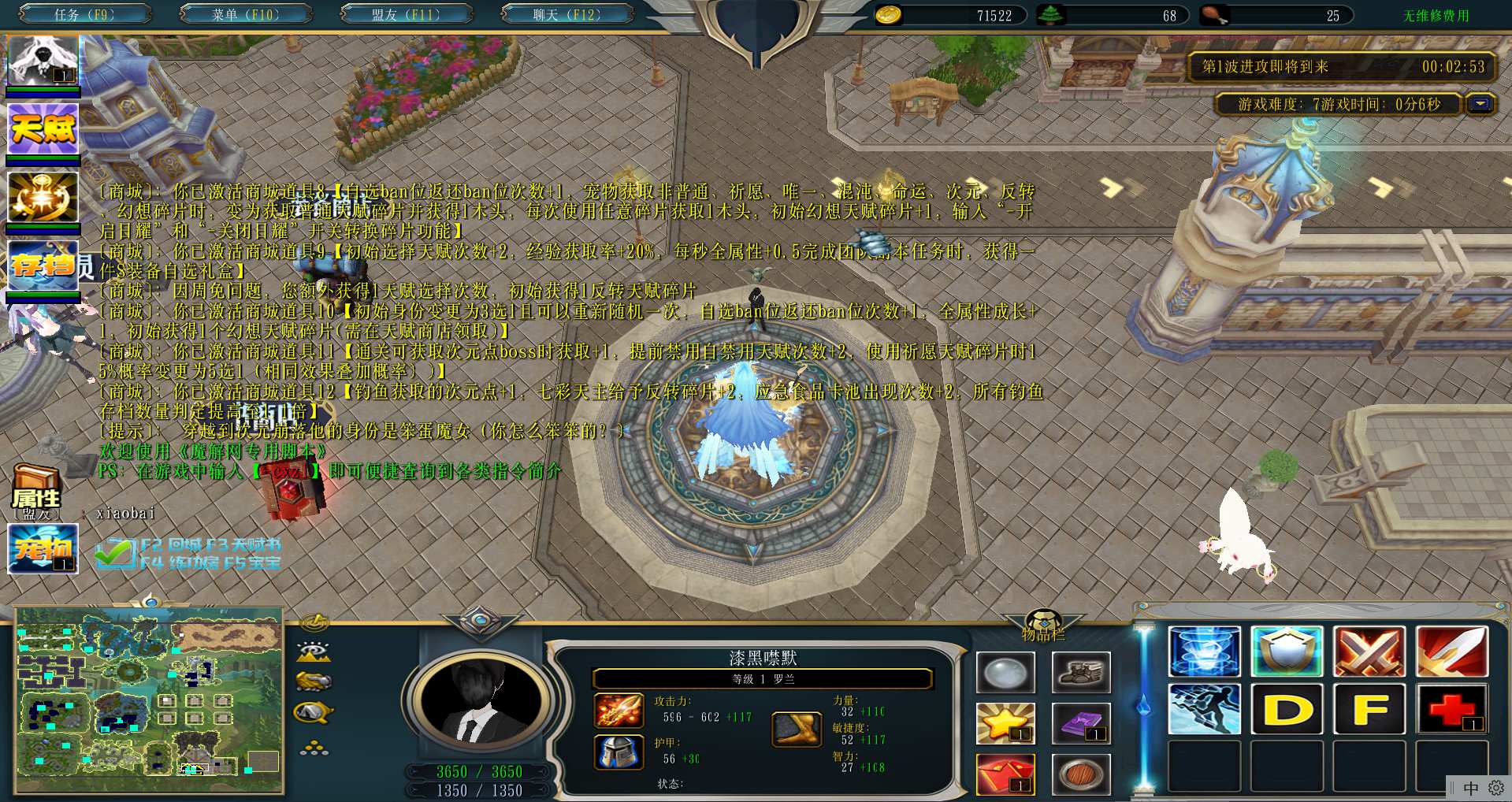
Task: Collapse the multiboard with the arrow button
Action: (x=1480, y=104)
